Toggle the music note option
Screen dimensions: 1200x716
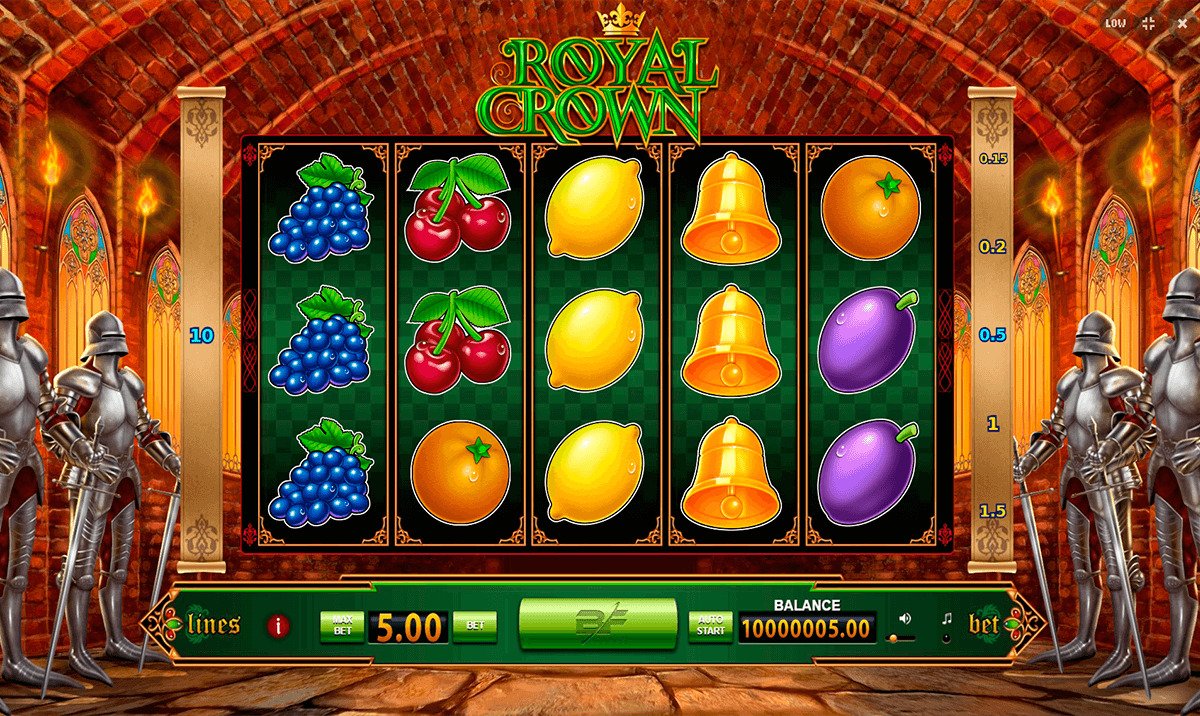946,620
